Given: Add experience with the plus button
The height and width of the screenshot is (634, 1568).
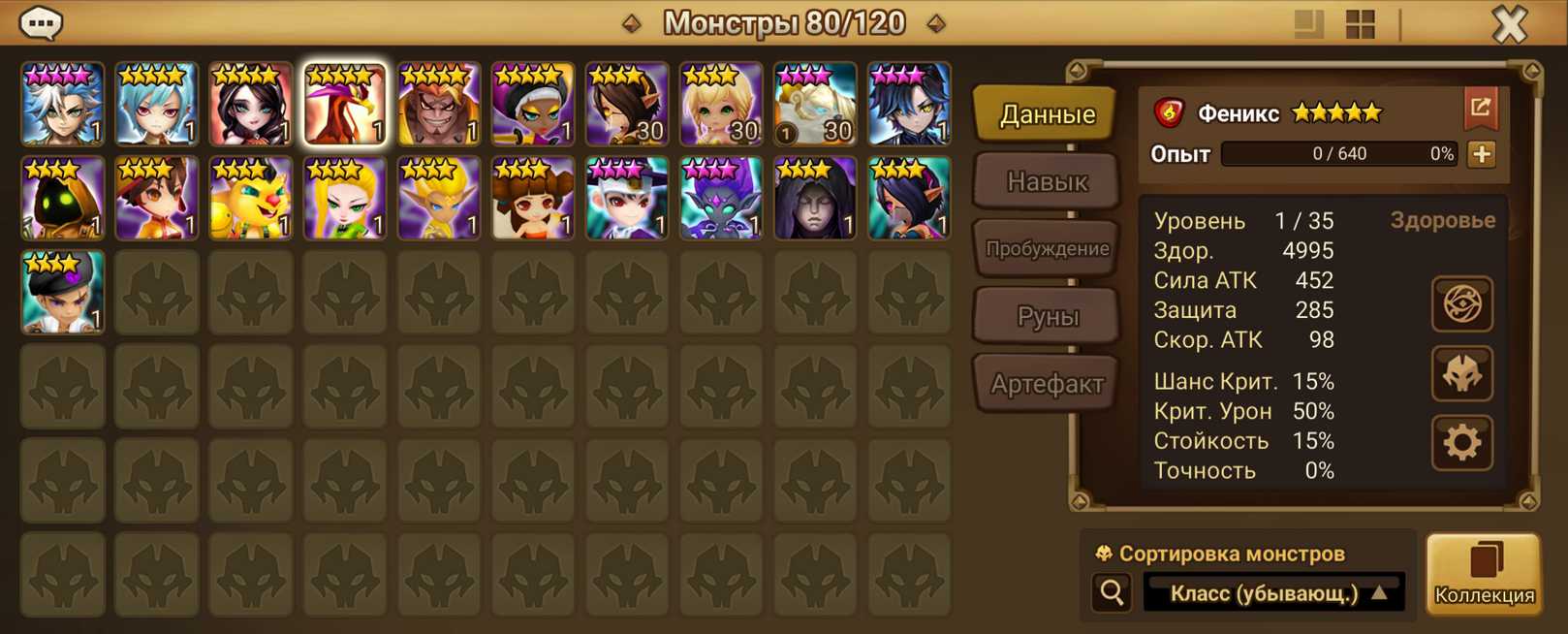Looking at the screenshot, I should pyautogui.click(x=1482, y=154).
